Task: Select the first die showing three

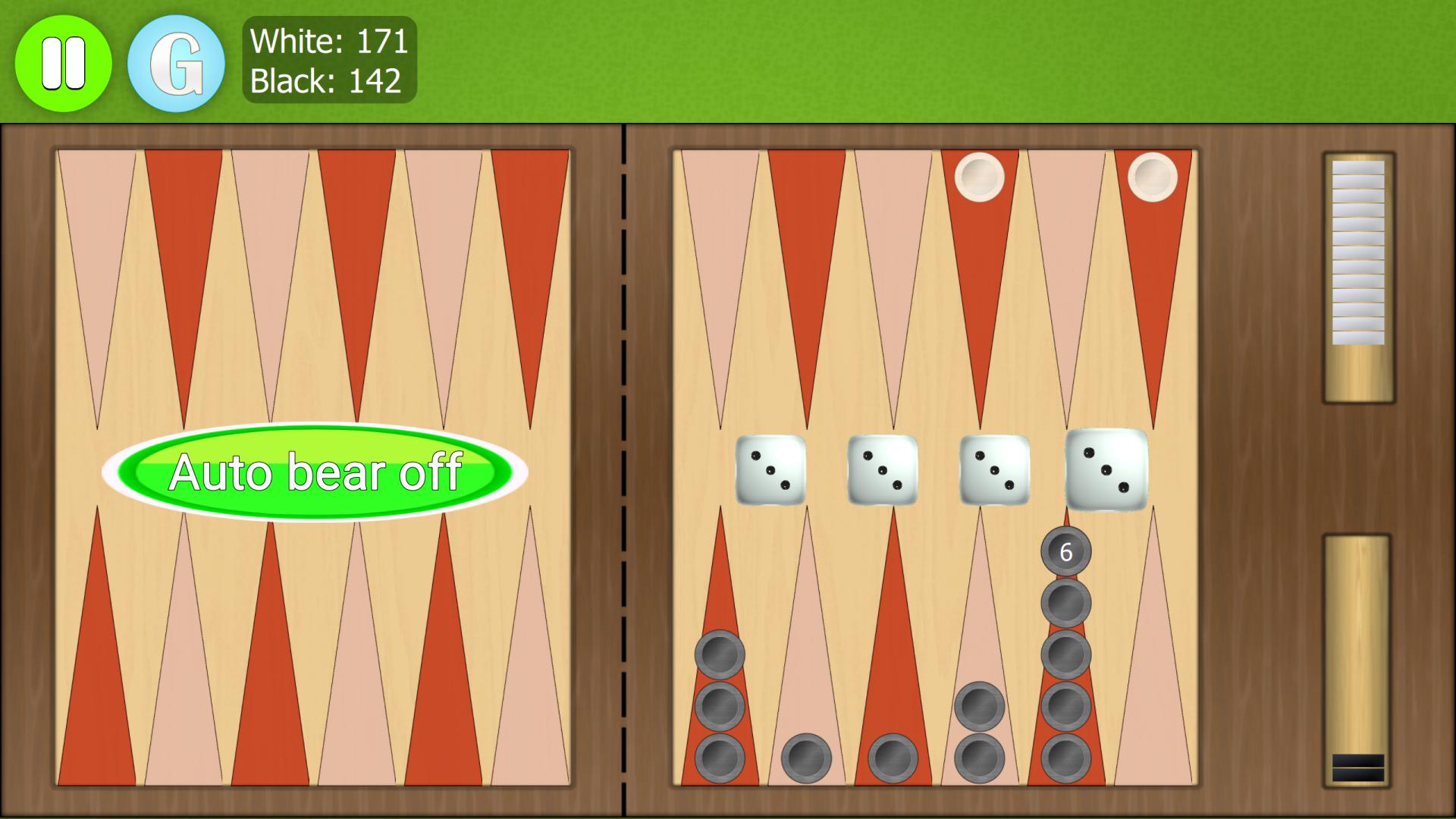Action: click(x=771, y=472)
